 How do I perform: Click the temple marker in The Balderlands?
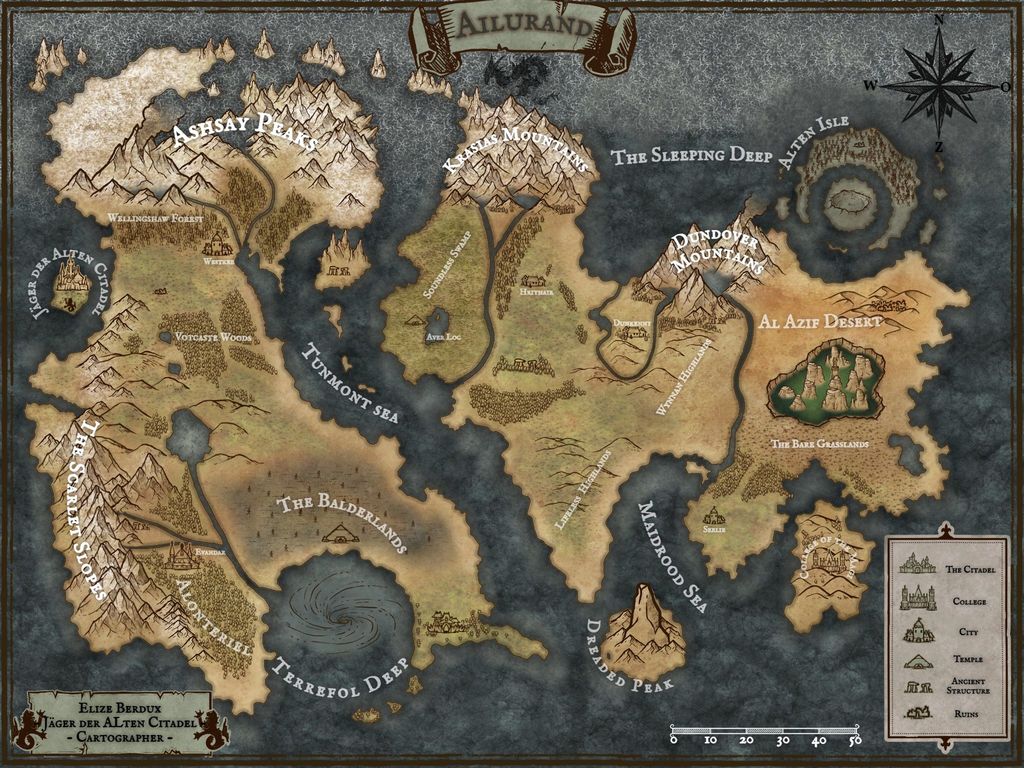click(x=335, y=535)
